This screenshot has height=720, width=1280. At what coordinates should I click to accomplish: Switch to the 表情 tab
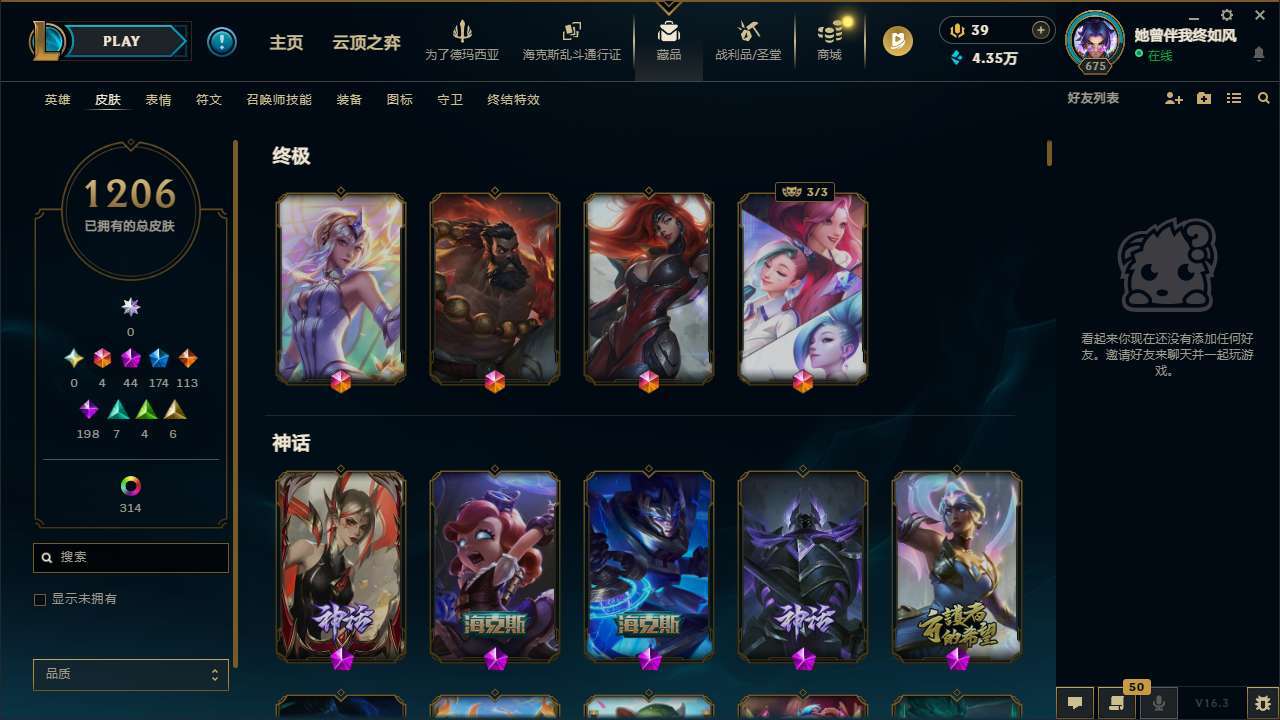[x=158, y=100]
